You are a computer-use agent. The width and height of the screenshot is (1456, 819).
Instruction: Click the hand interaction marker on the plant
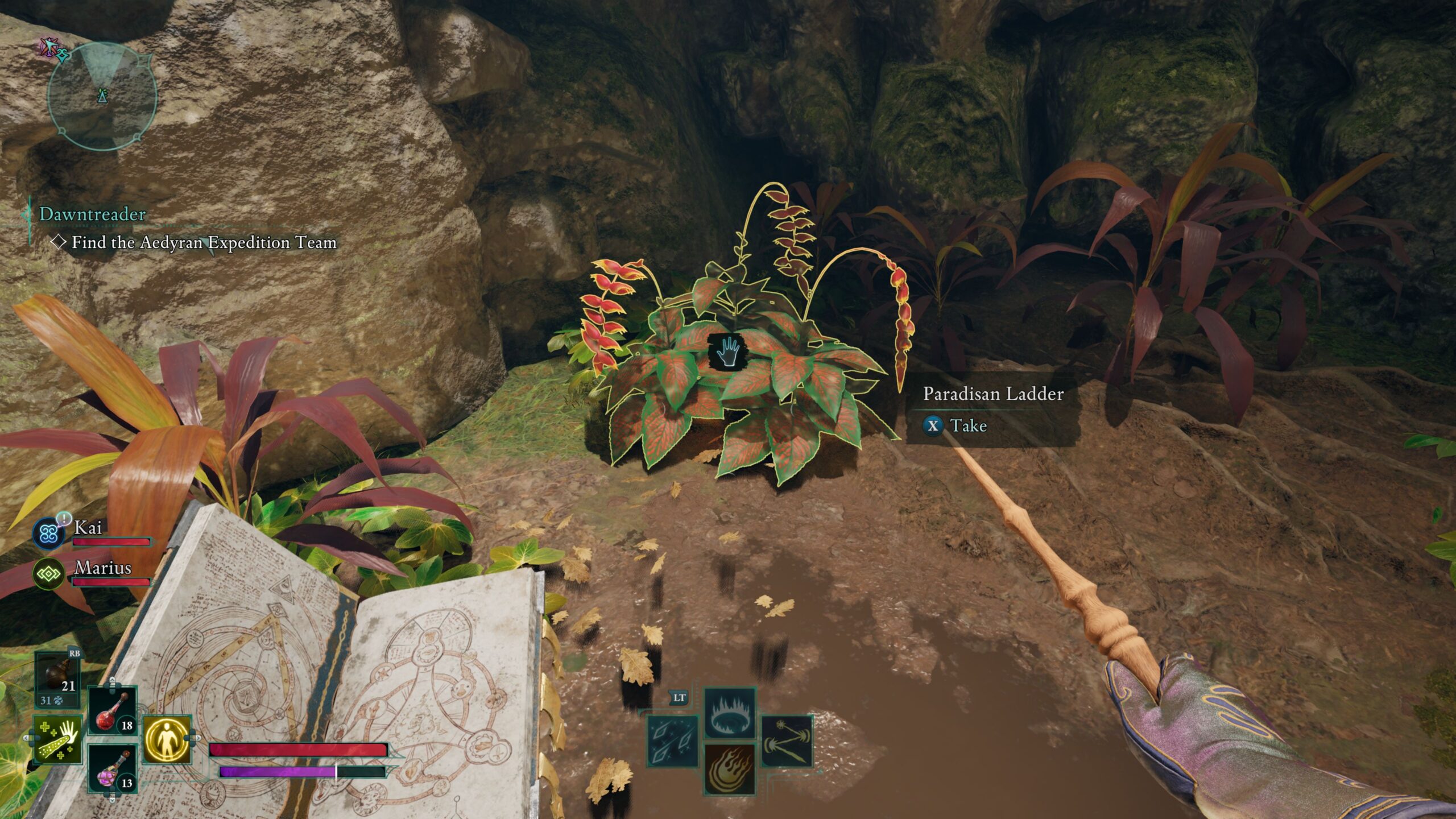coord(729,351)
